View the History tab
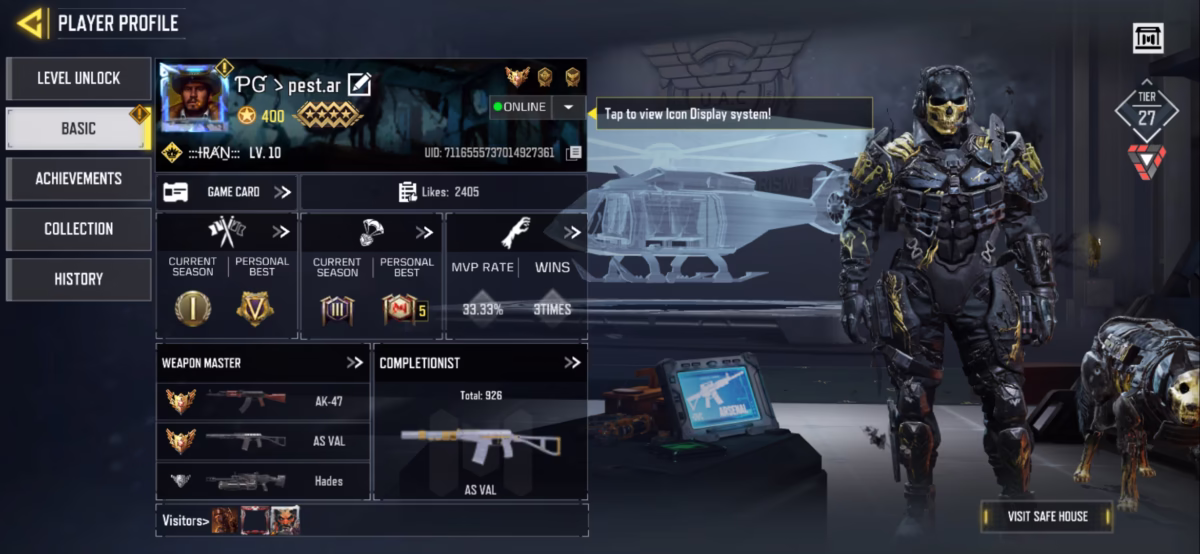The height and width of the screenshot is (554, 1200). [x=78, y=279]
